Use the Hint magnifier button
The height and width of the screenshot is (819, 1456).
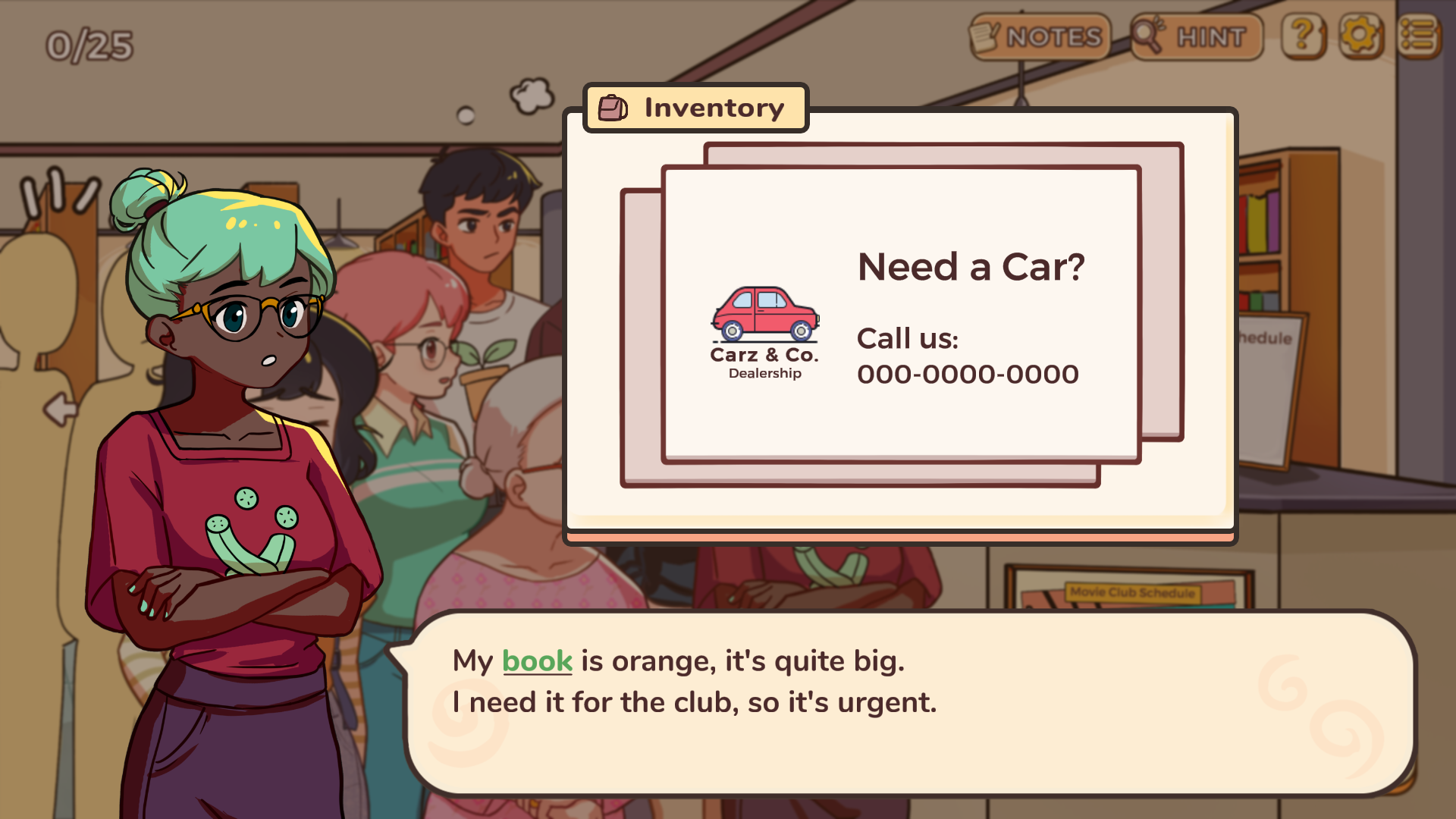click(1196, 36)
